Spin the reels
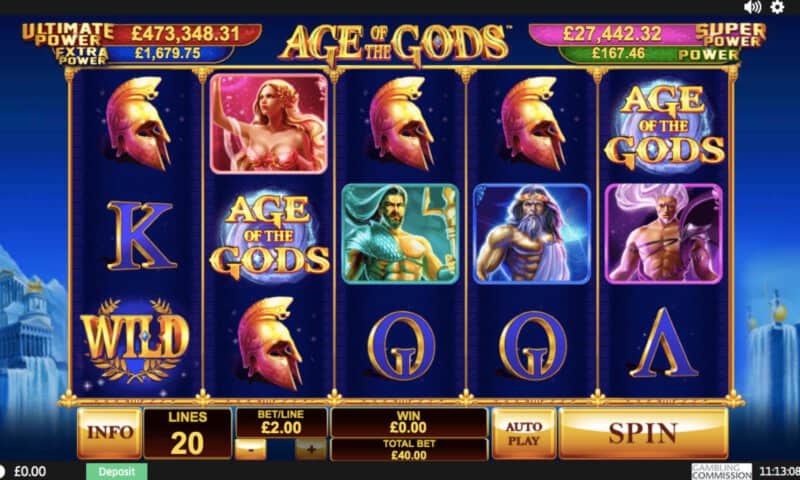 (x=643, y=433)
